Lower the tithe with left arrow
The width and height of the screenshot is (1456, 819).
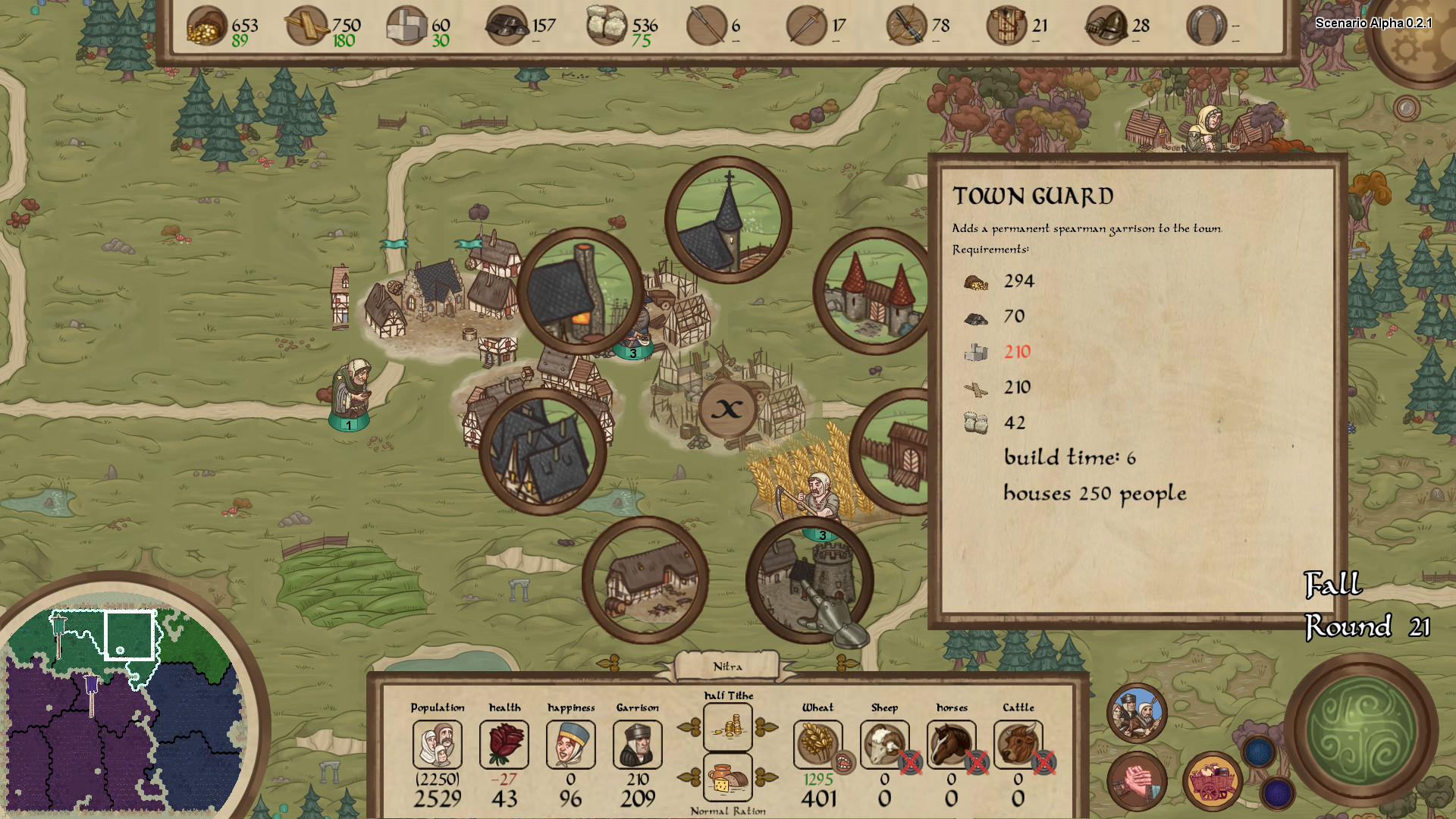689,728
